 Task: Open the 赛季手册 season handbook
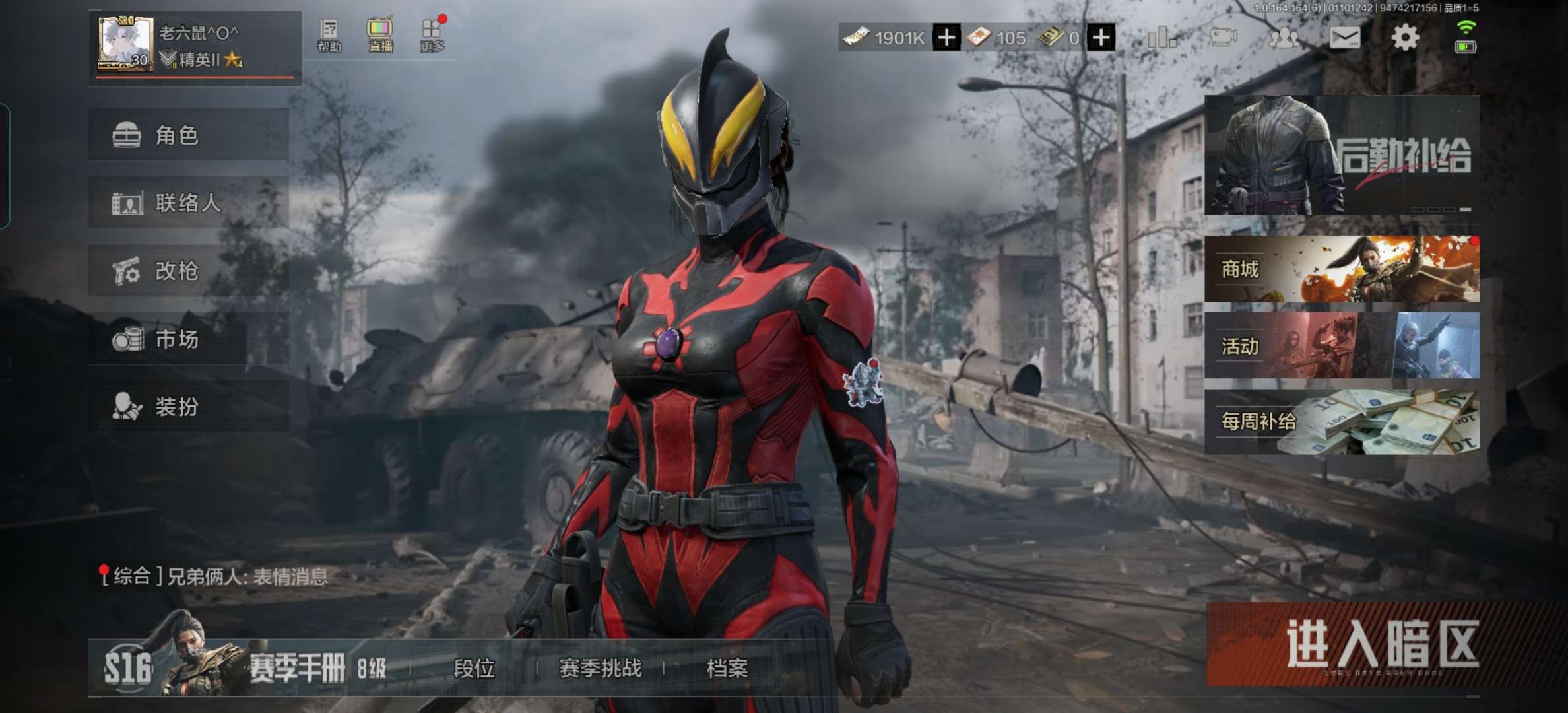297,669
